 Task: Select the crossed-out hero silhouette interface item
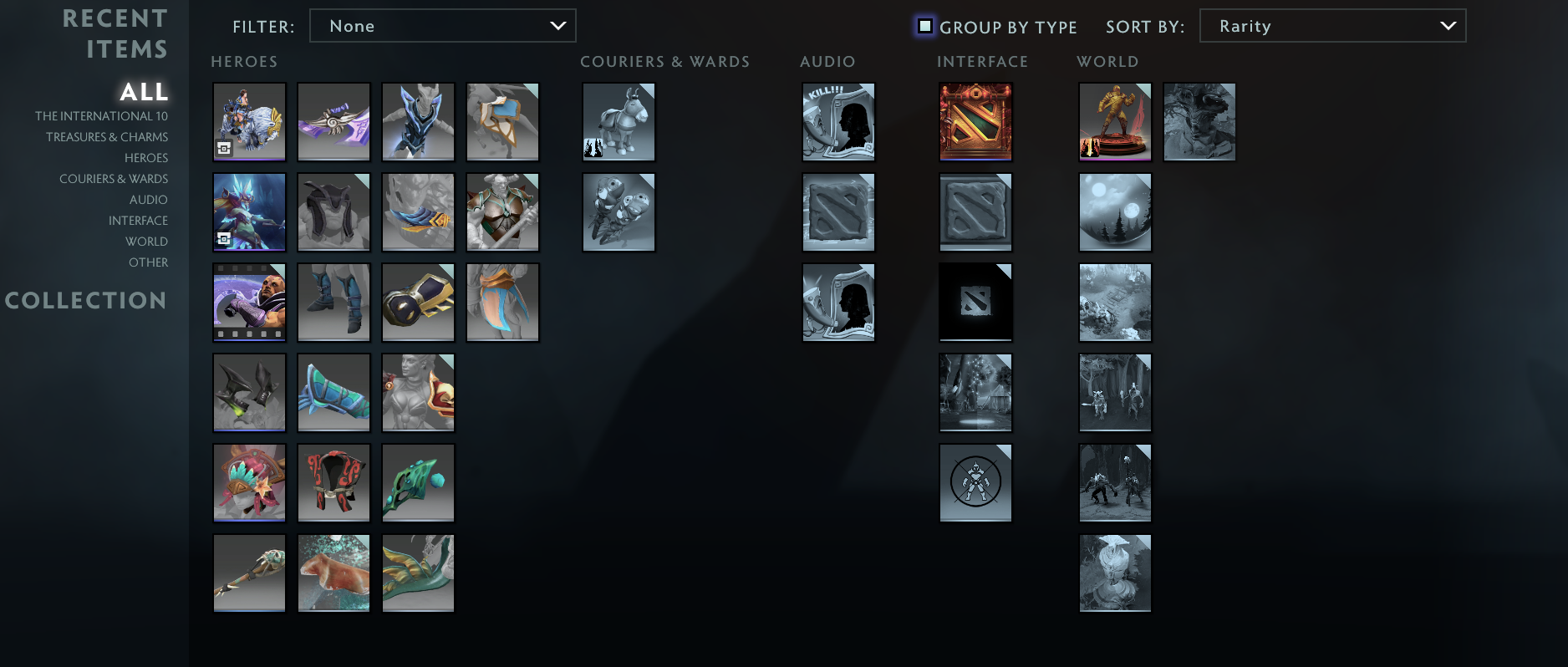[975, 482]
